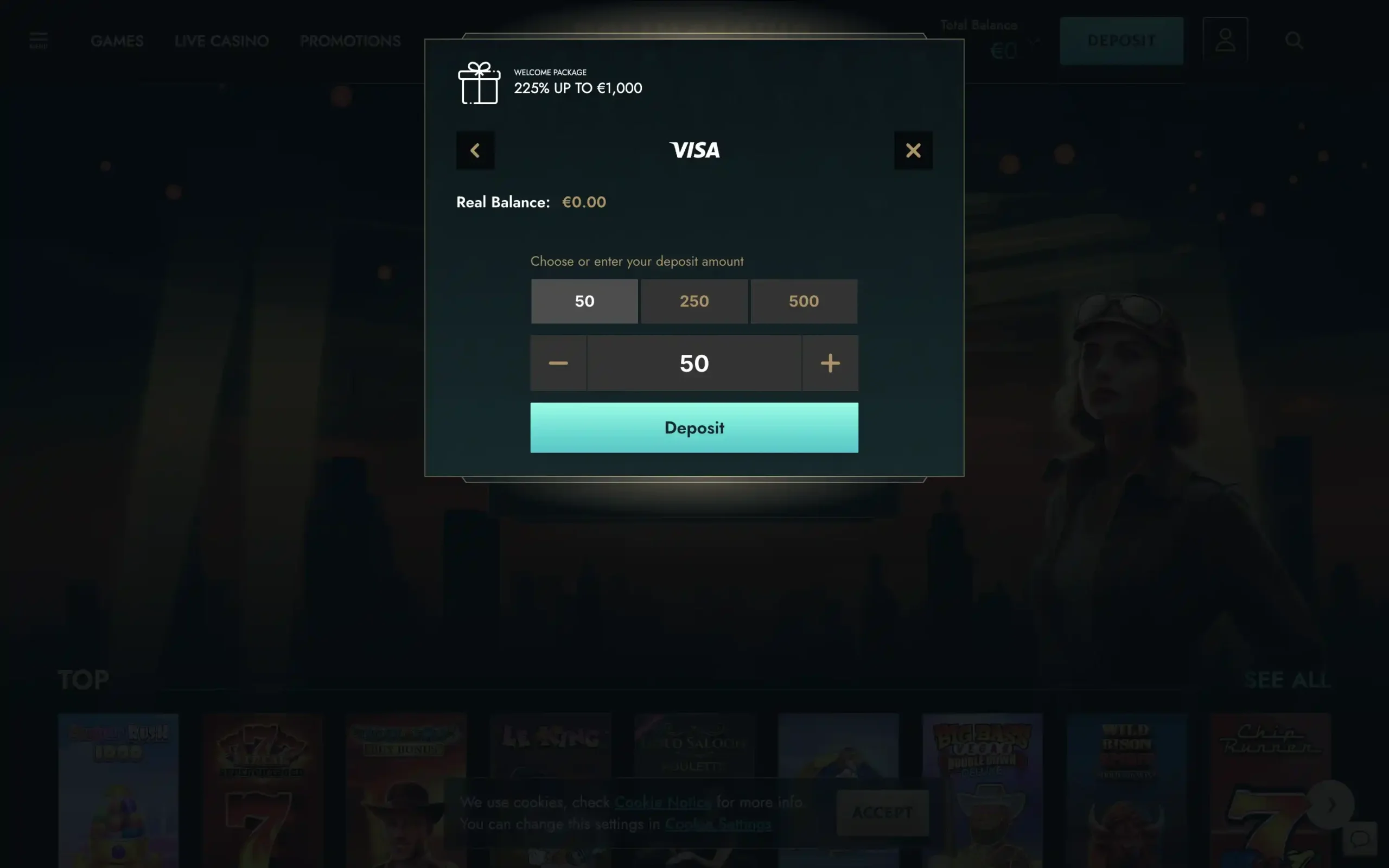Open the account profile icon
The width and height of the screenshot is (1389, 868).
(x=1226, y=40)
